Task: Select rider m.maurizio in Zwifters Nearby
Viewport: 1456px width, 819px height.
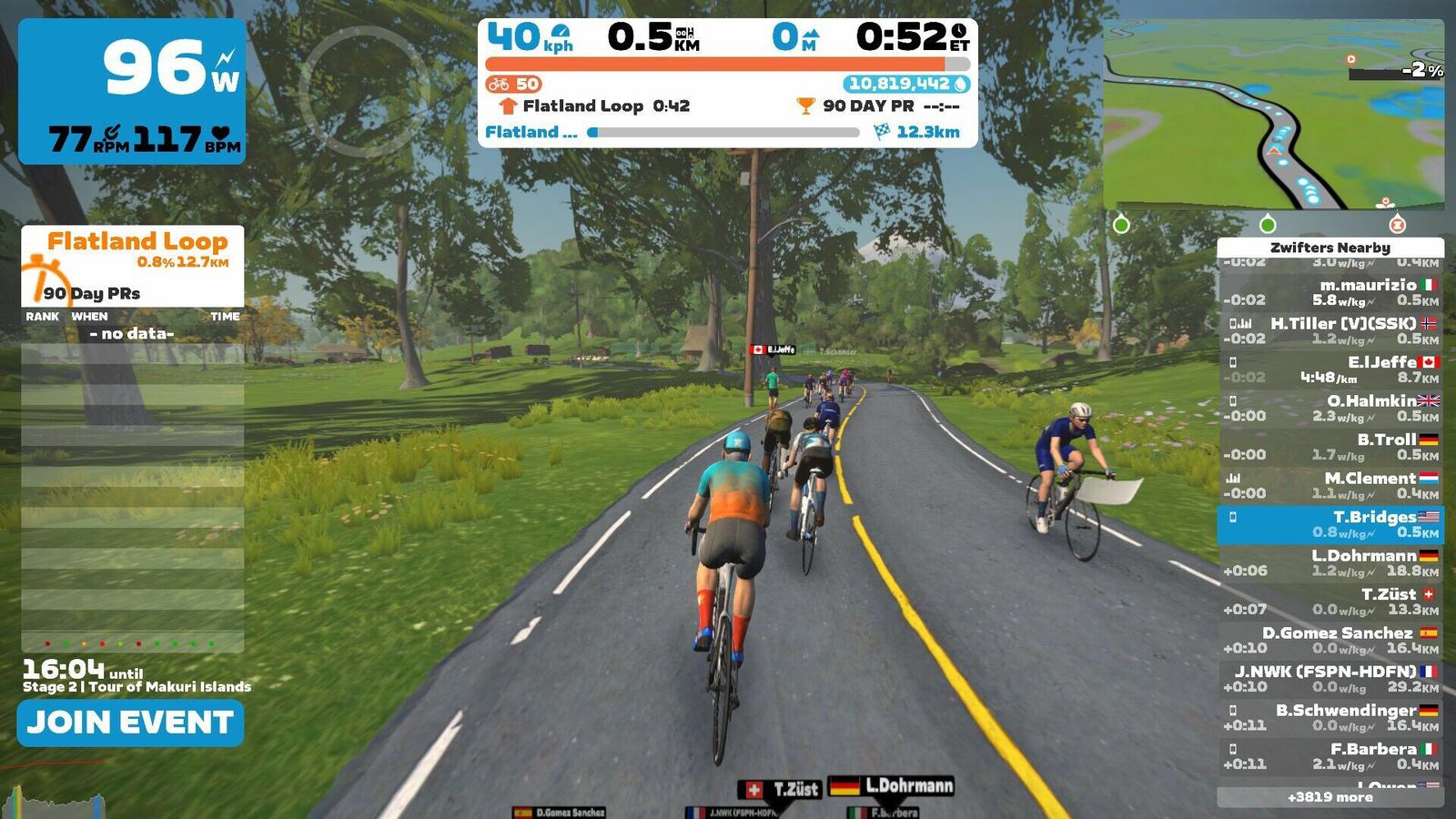Action: (1330, 292)
